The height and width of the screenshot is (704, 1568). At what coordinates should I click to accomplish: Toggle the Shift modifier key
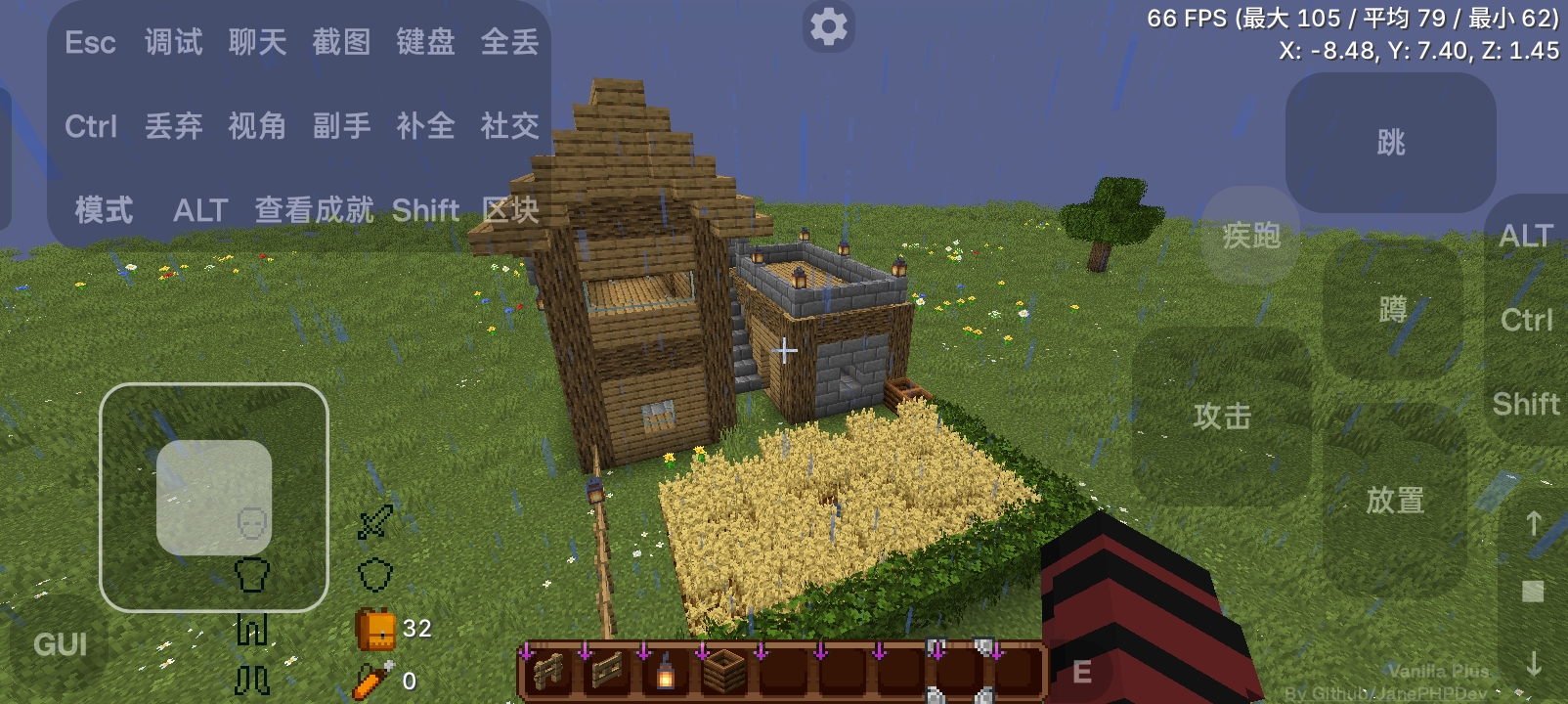click(x=1526, y=403)
